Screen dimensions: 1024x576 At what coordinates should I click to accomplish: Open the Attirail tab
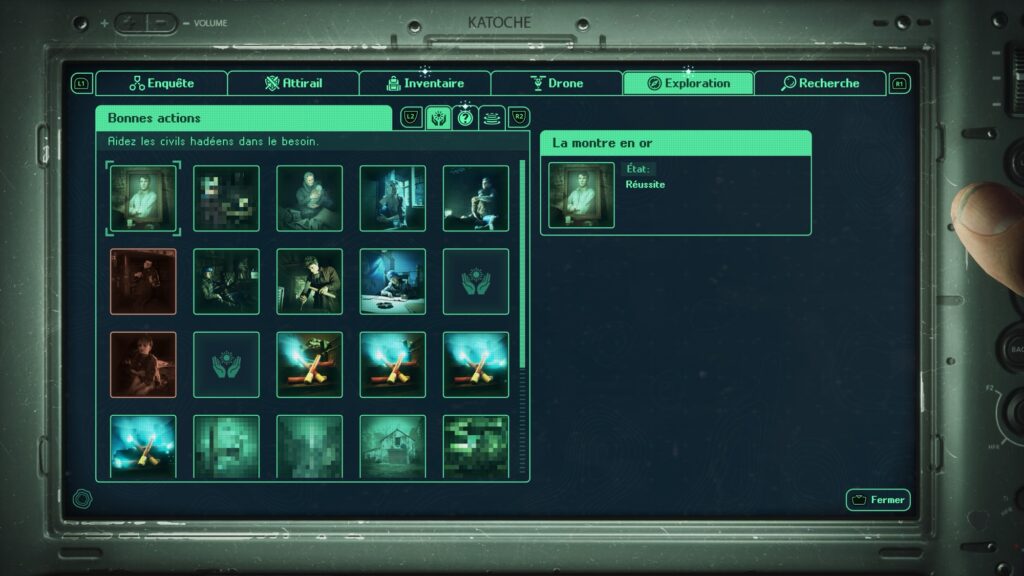pyautogui.click(x=293, y=84)
